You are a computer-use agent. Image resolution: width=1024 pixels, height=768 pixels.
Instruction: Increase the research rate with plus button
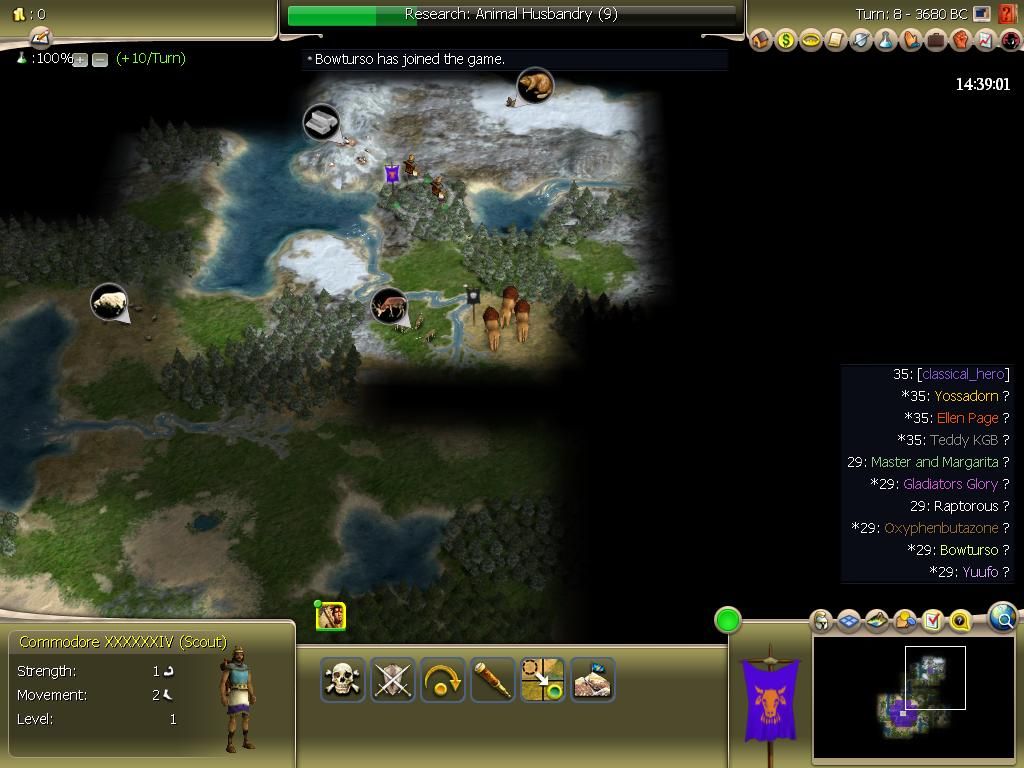(x=81, y=60)
